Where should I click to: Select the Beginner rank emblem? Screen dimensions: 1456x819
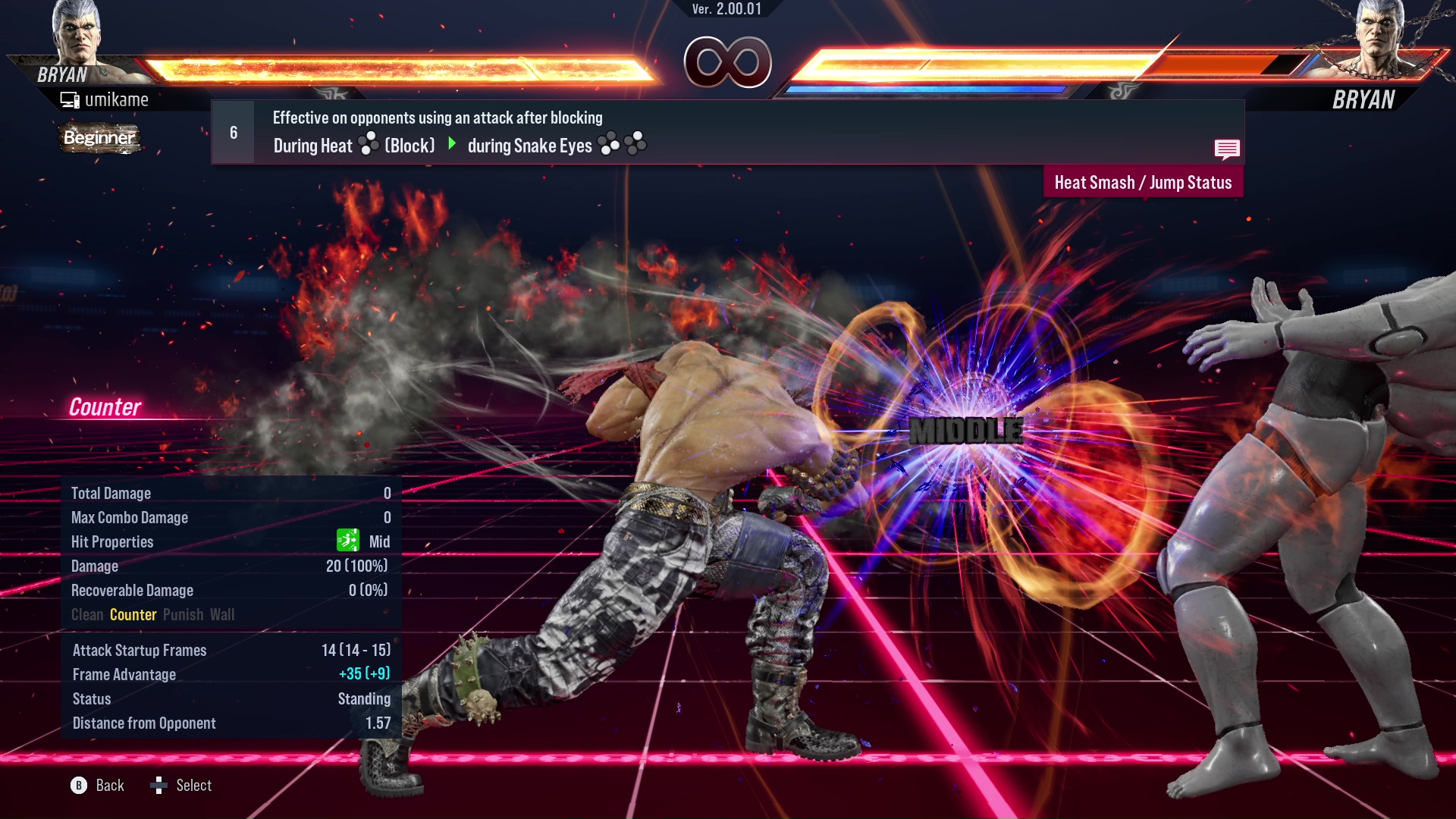point(99,139)
